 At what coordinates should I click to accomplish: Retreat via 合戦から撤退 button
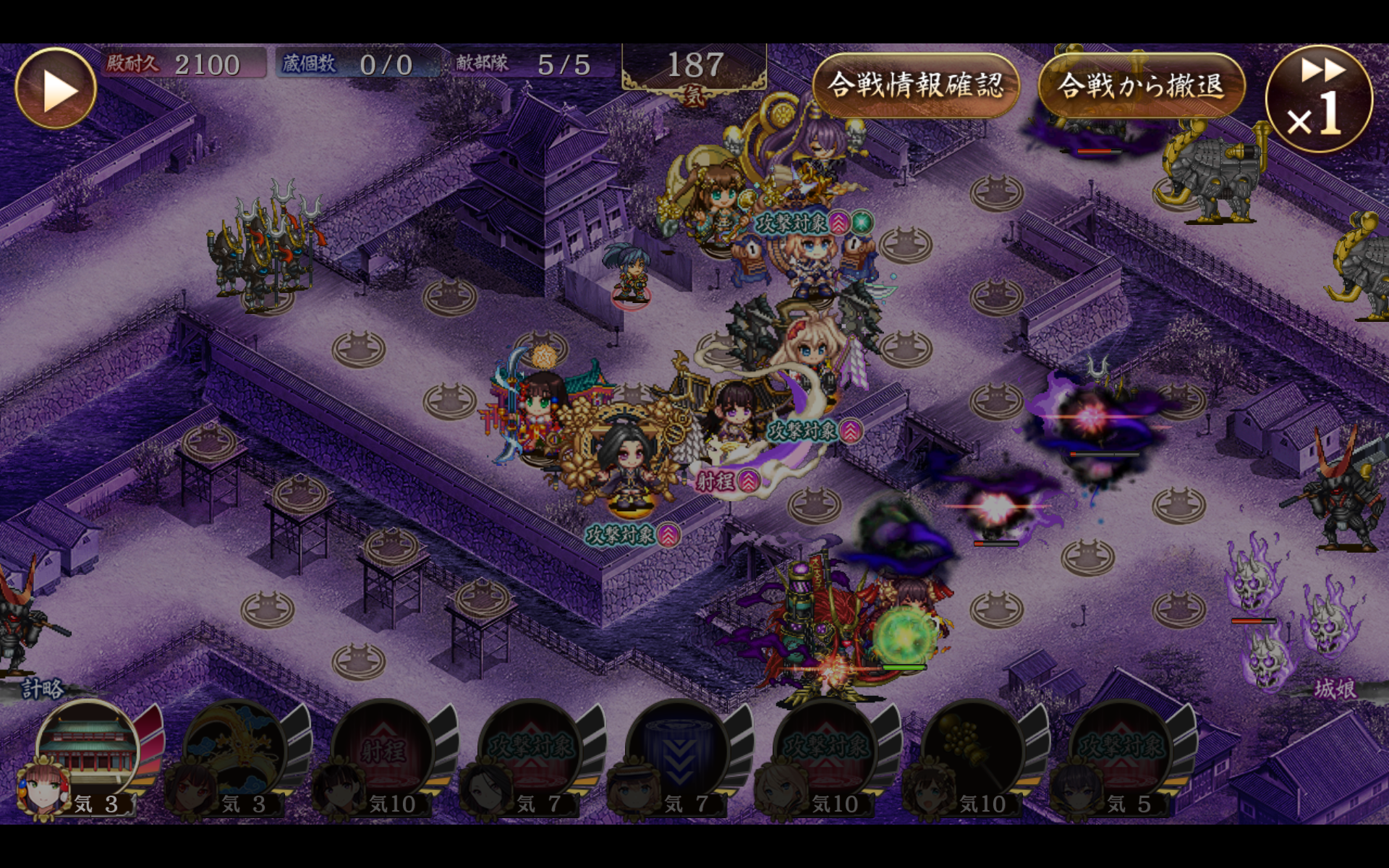coord(1141,85)
